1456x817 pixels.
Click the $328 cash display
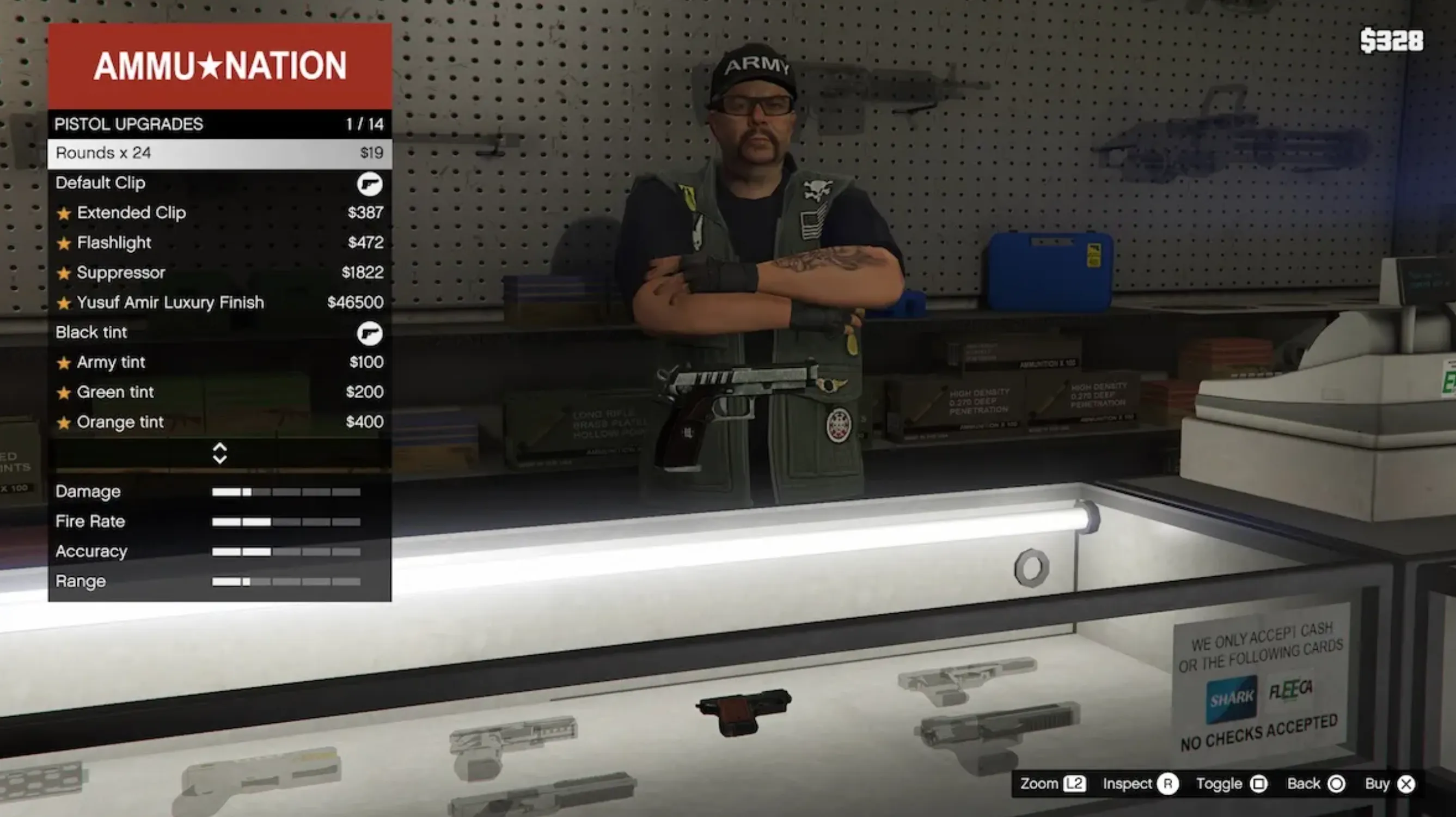1393,40
